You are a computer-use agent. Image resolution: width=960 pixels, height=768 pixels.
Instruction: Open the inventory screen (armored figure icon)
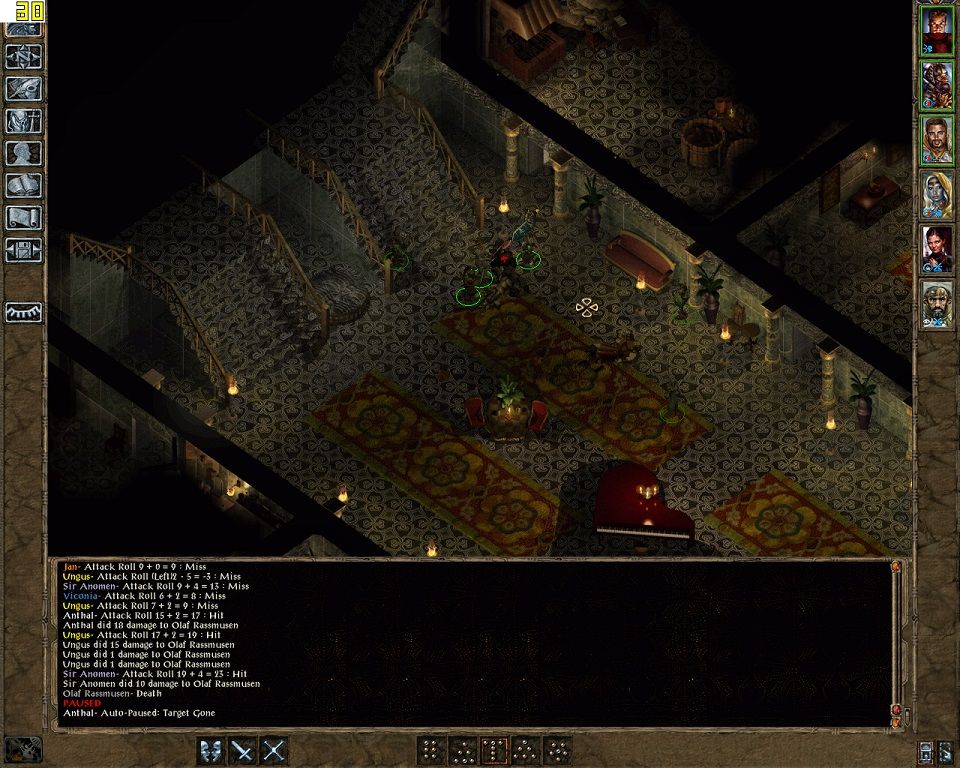(23, 121)
